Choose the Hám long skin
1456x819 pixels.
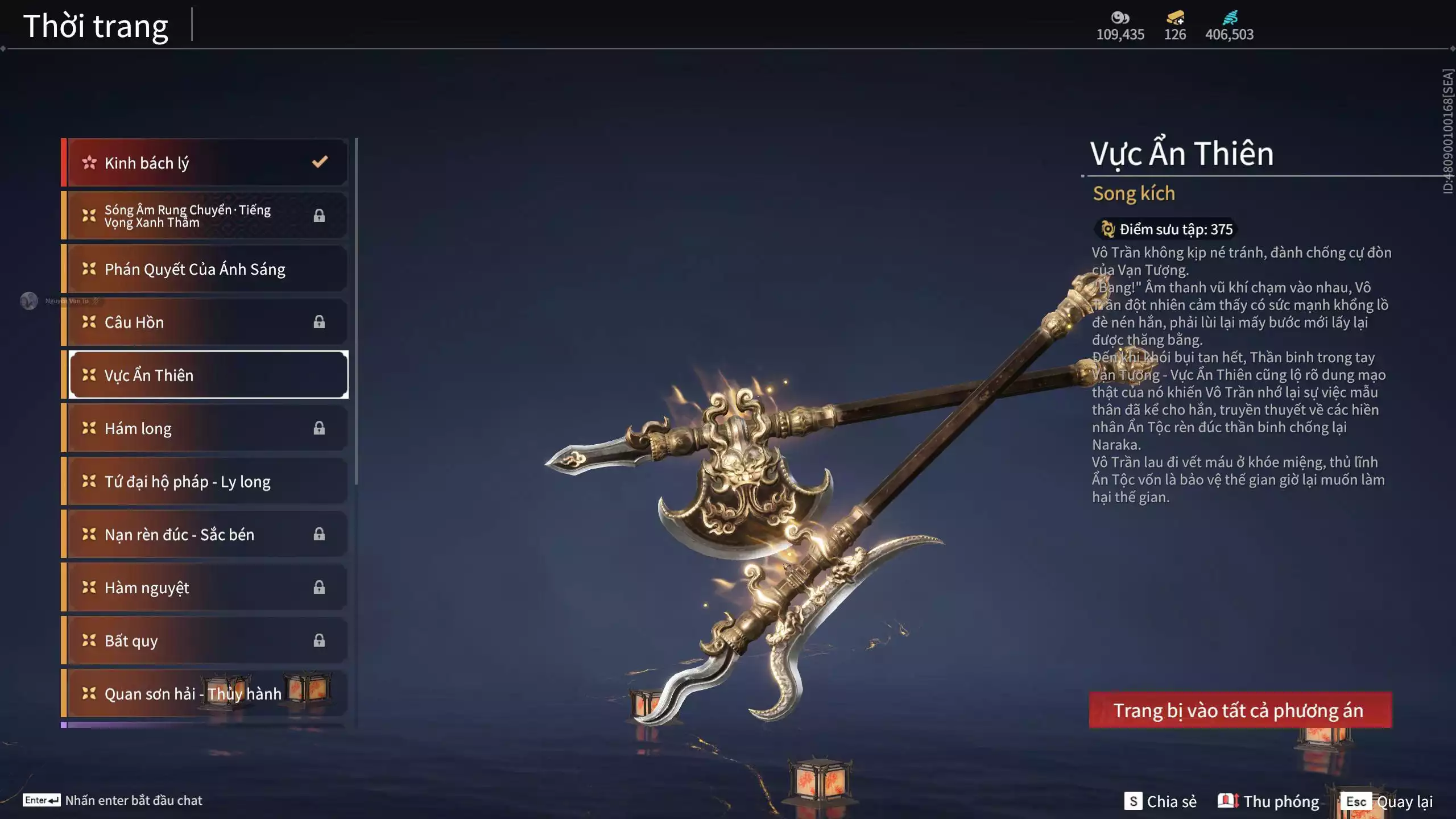(x=205, y=428)
